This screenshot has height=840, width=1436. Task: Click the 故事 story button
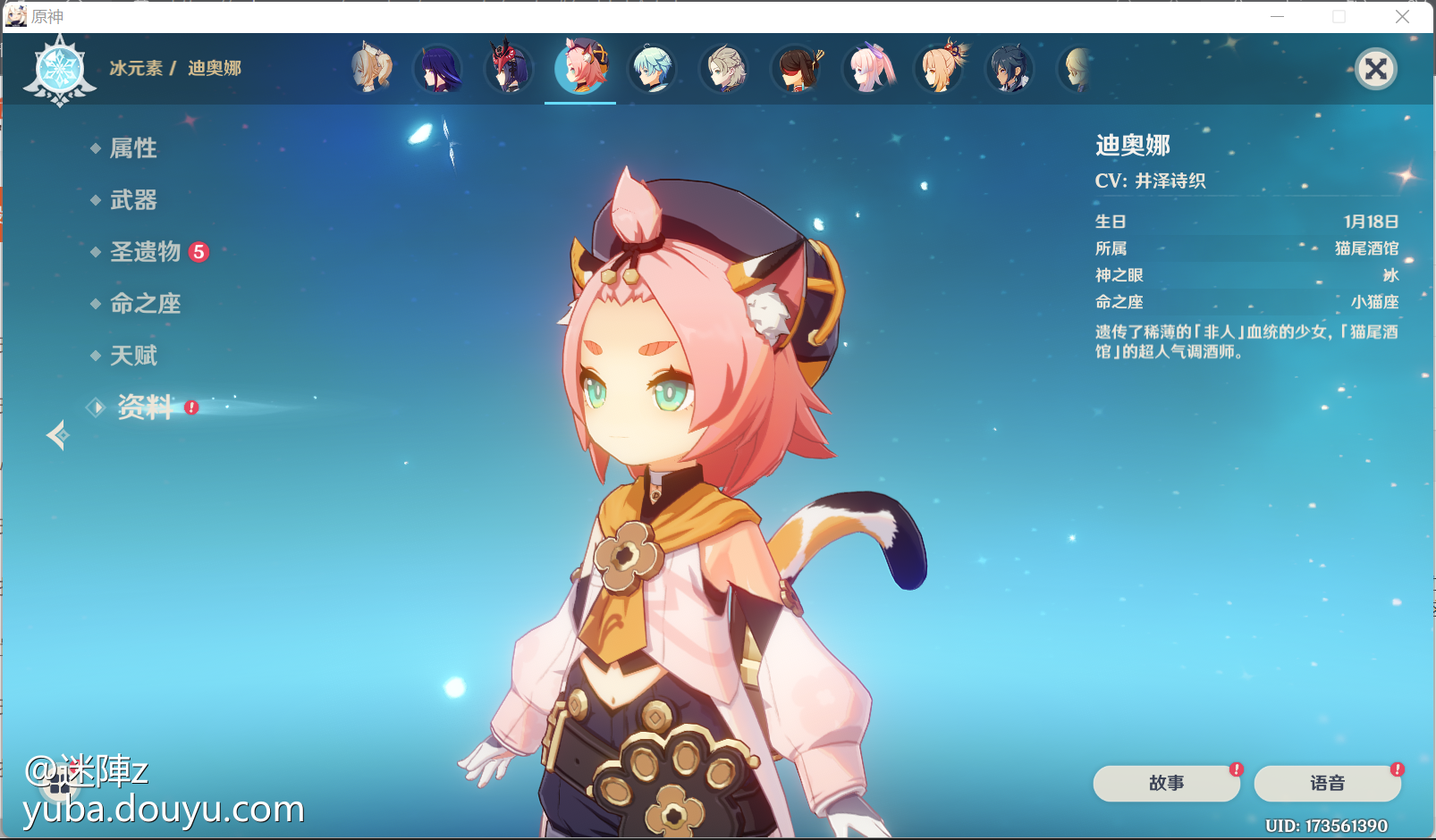(x=1166, y=783)
